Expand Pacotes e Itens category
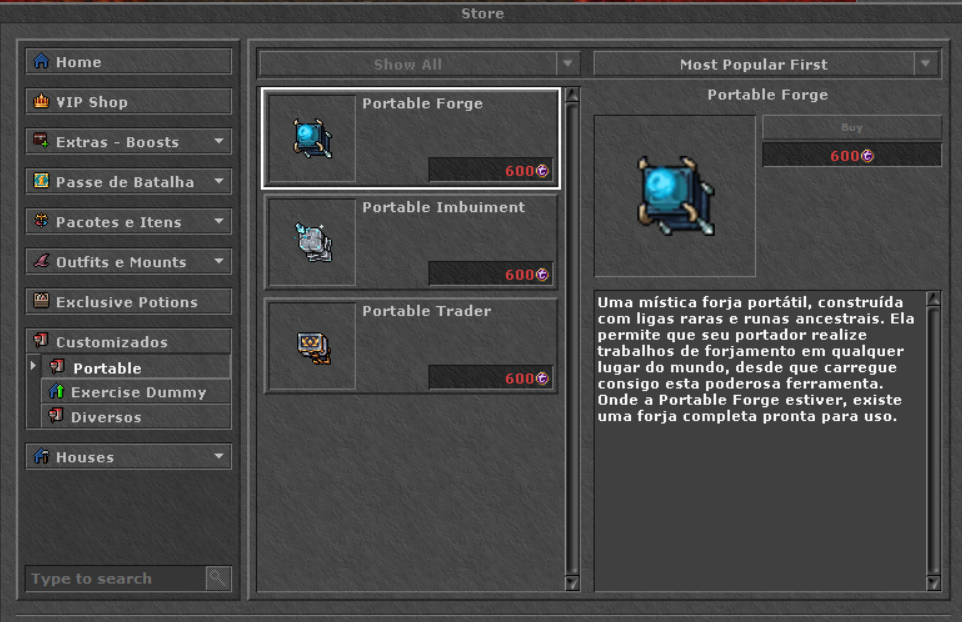The image size is (962, 622). tap(128, 222)
